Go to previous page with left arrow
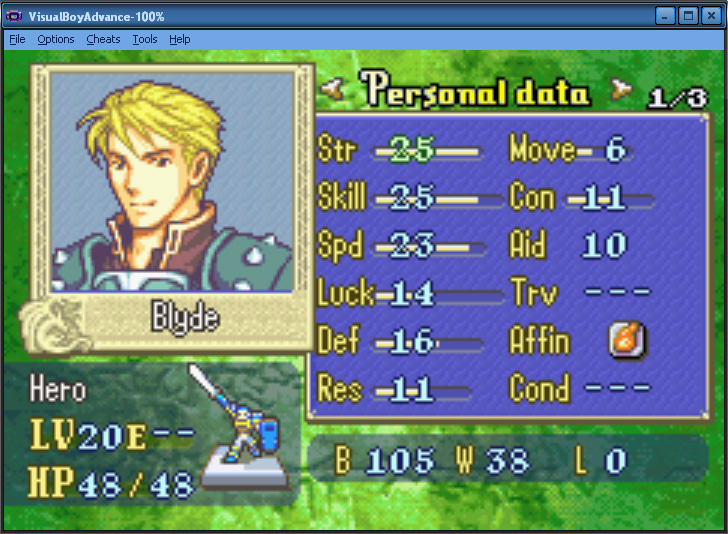 point(335,90)
